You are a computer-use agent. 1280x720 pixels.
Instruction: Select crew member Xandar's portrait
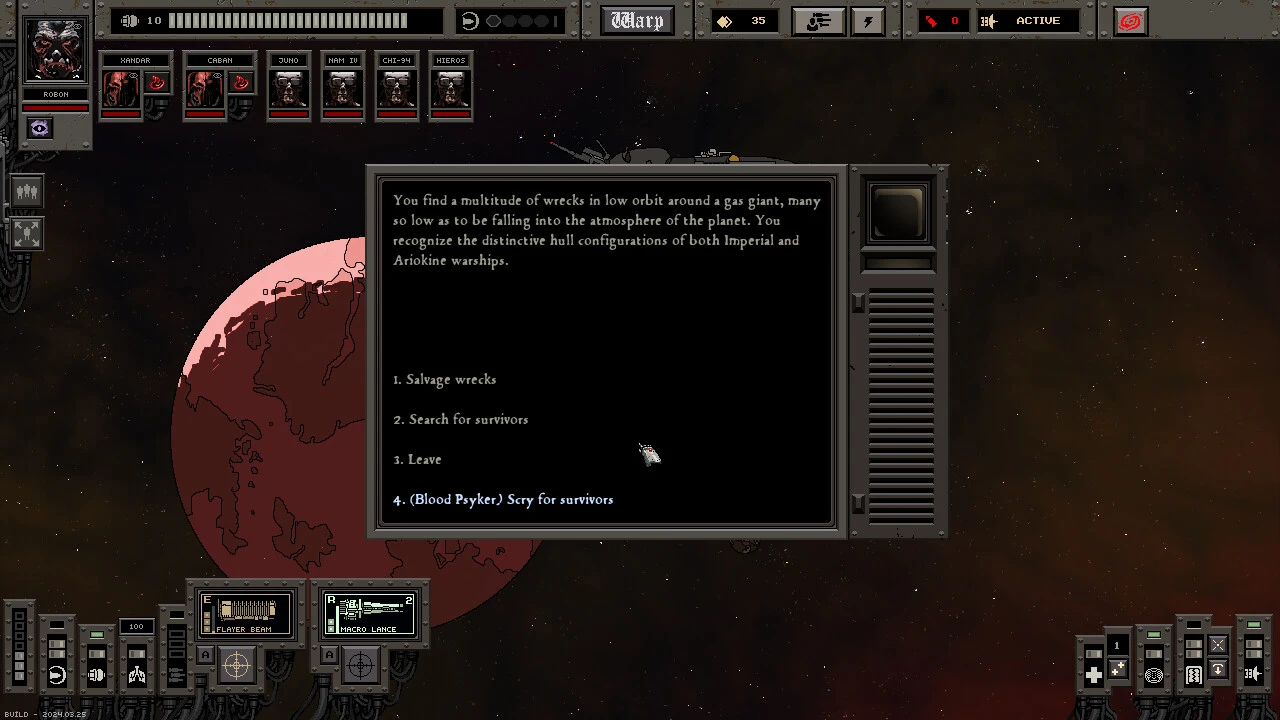pyautogui.click(x=124, y=88)
